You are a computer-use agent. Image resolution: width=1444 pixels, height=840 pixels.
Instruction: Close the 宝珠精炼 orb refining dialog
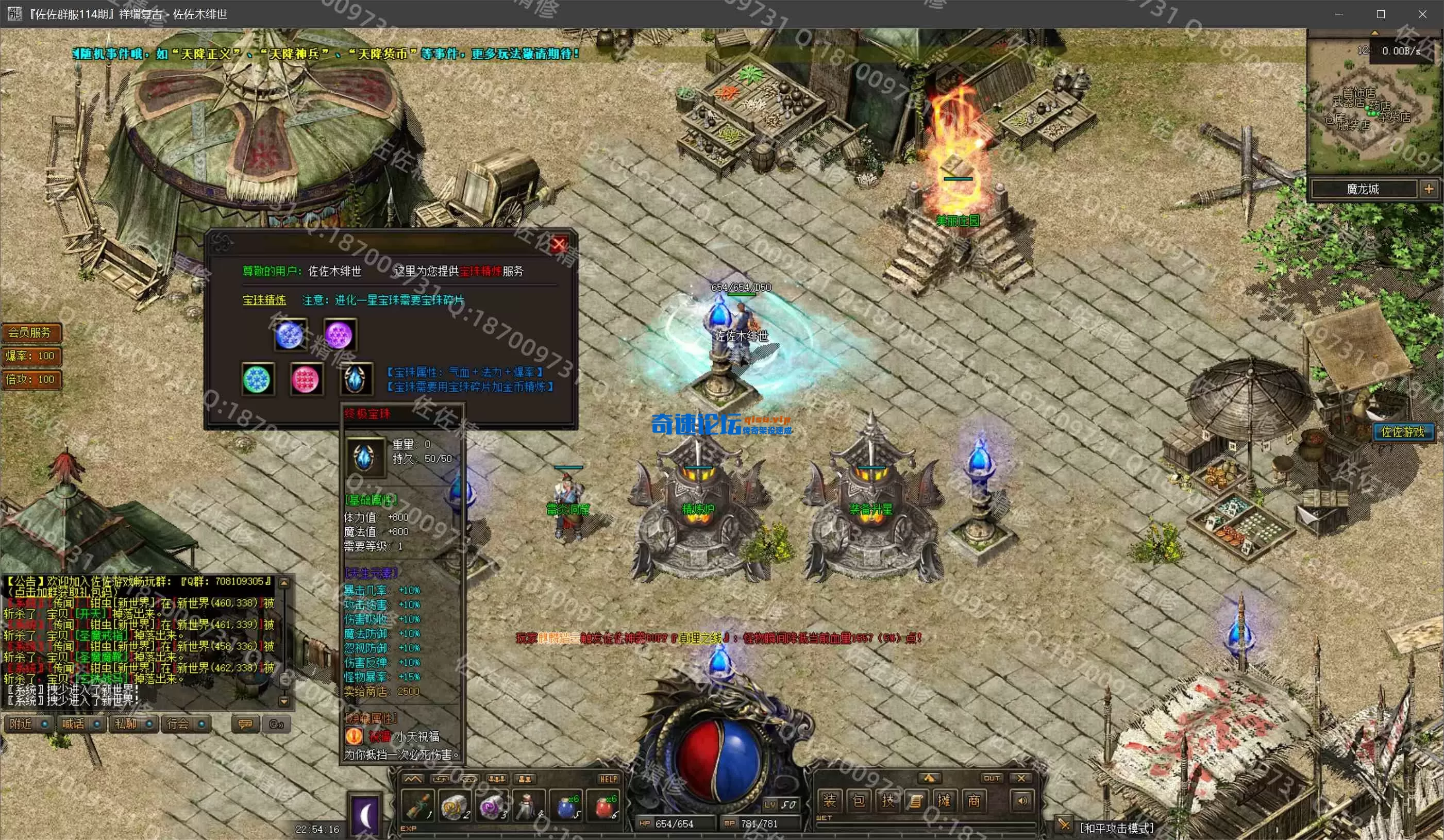click(559, 245)
